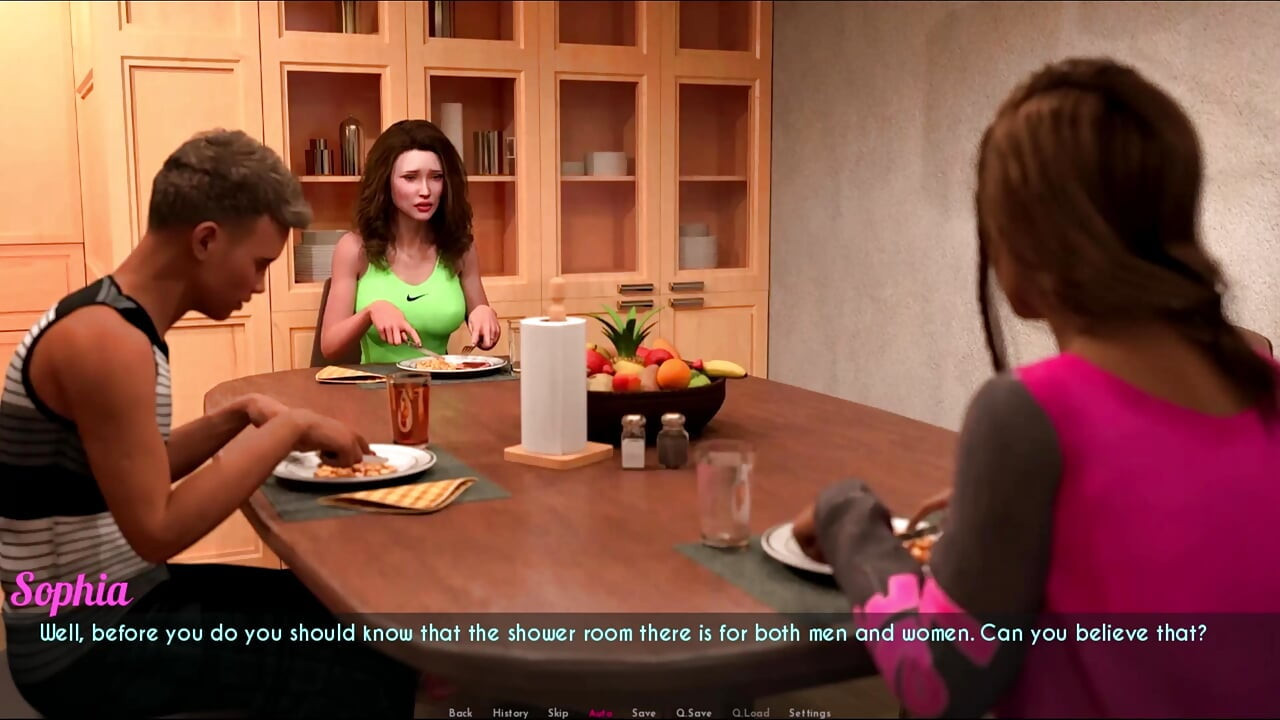This screenshot has height=720, width=1280.
Task: Click the dialogue box to advance text
Action: pyautogui.click(x=640, y=632)
